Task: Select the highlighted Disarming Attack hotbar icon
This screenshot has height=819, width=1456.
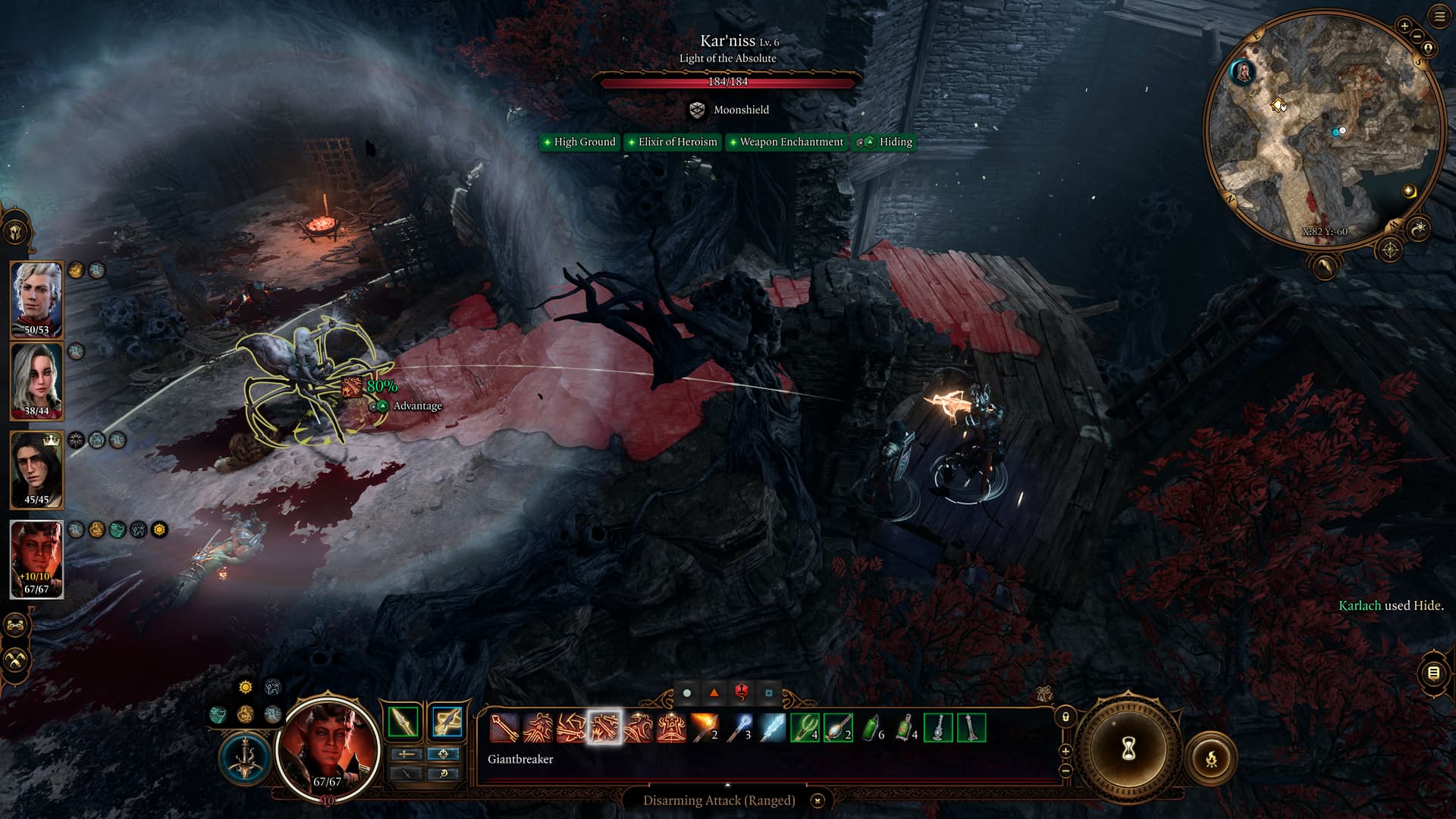Action: click(x=604, y=728)
